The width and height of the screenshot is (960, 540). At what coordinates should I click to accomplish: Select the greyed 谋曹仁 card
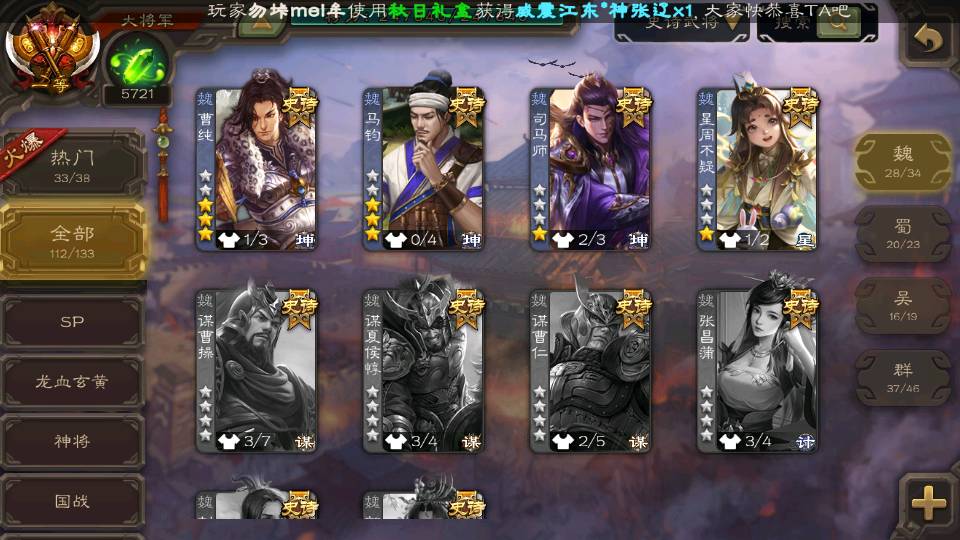[x=590, y=370]
